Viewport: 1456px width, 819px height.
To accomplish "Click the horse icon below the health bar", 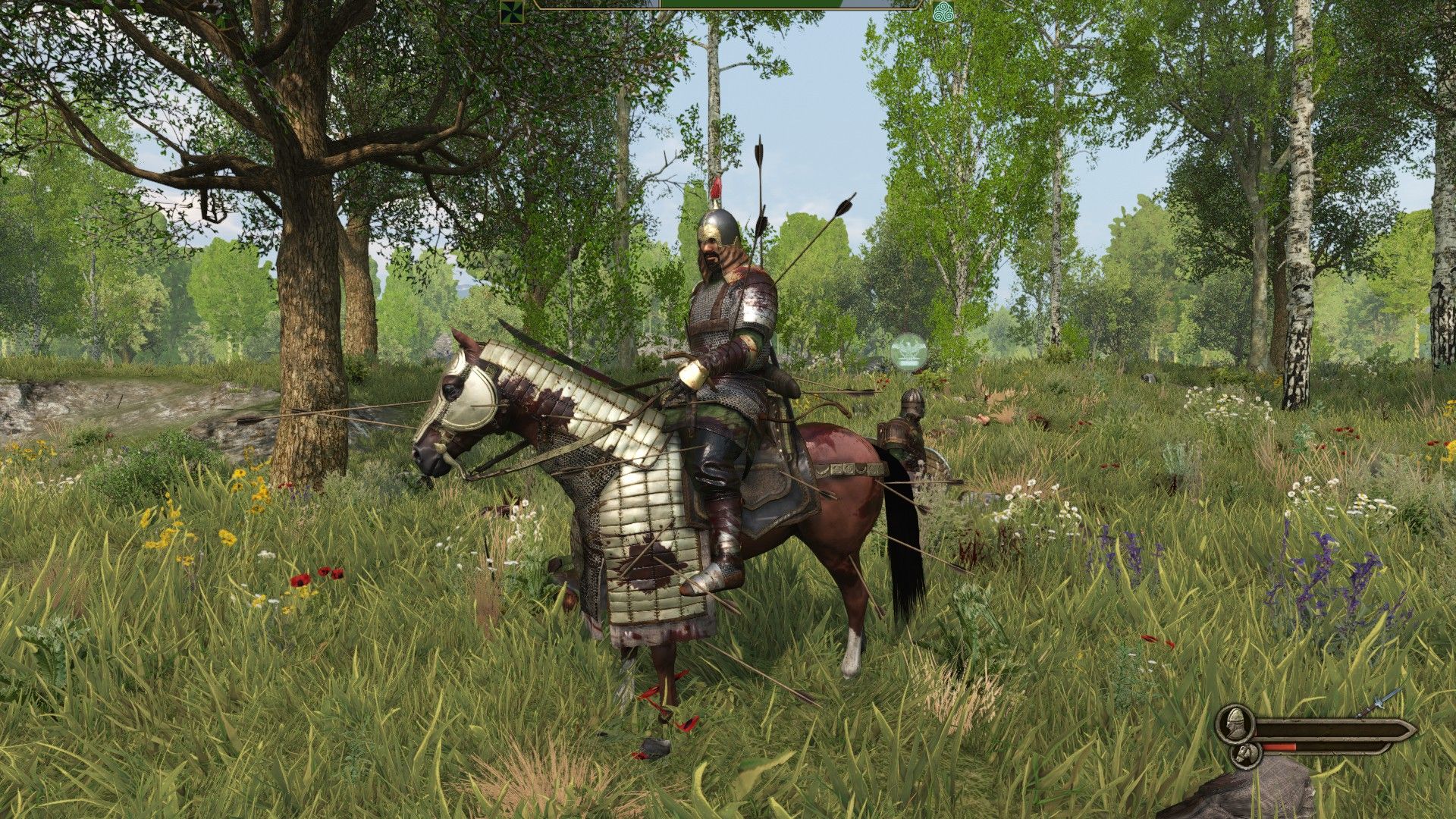I will (x=1247, y=756).
